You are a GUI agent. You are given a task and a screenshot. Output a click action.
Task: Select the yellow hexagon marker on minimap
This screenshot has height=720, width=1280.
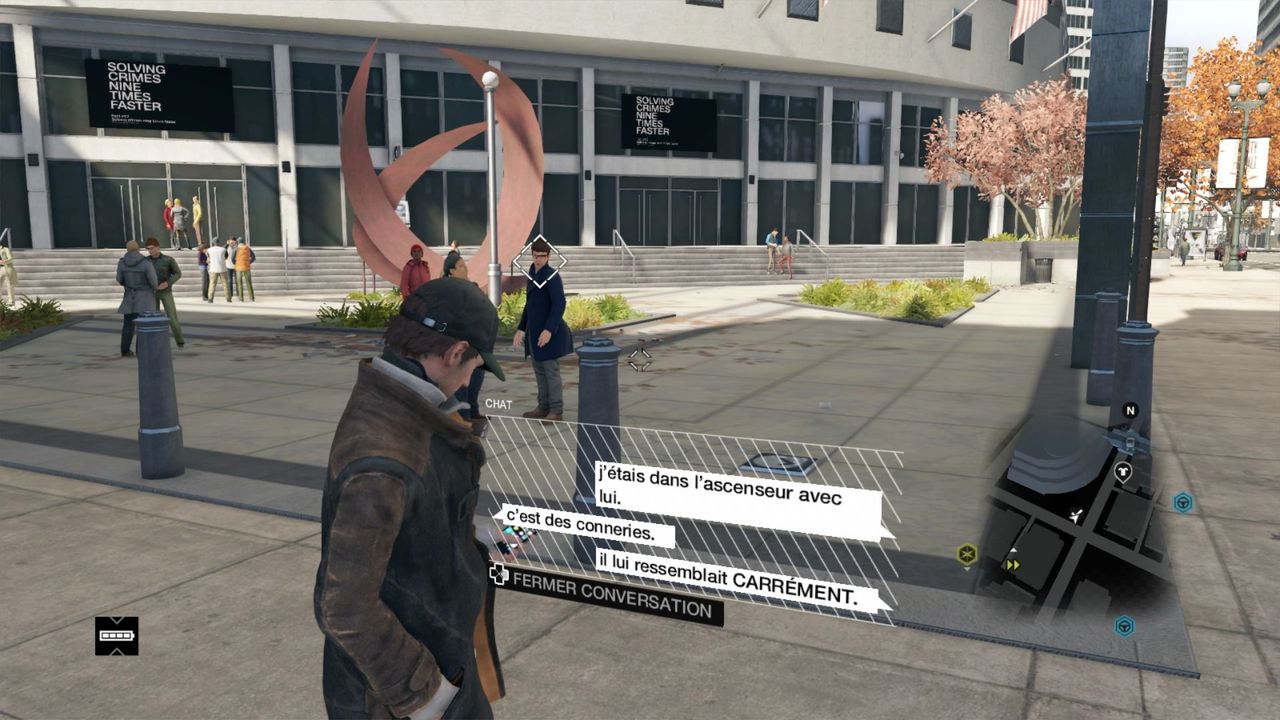click(966, 553)
